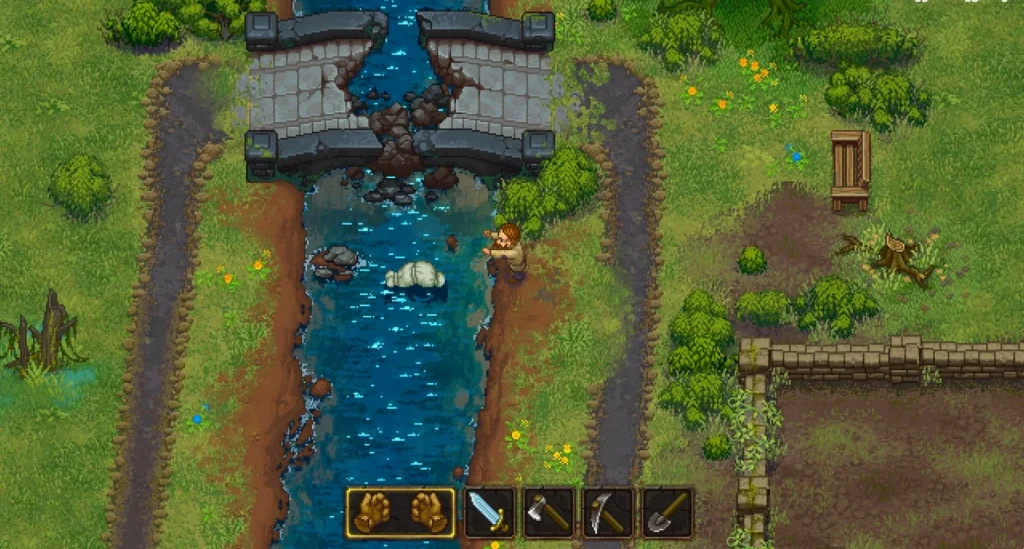Viewport: 1024px width, 549px height.
Task: Choose the axe tool slot
Action: point(549,512)
